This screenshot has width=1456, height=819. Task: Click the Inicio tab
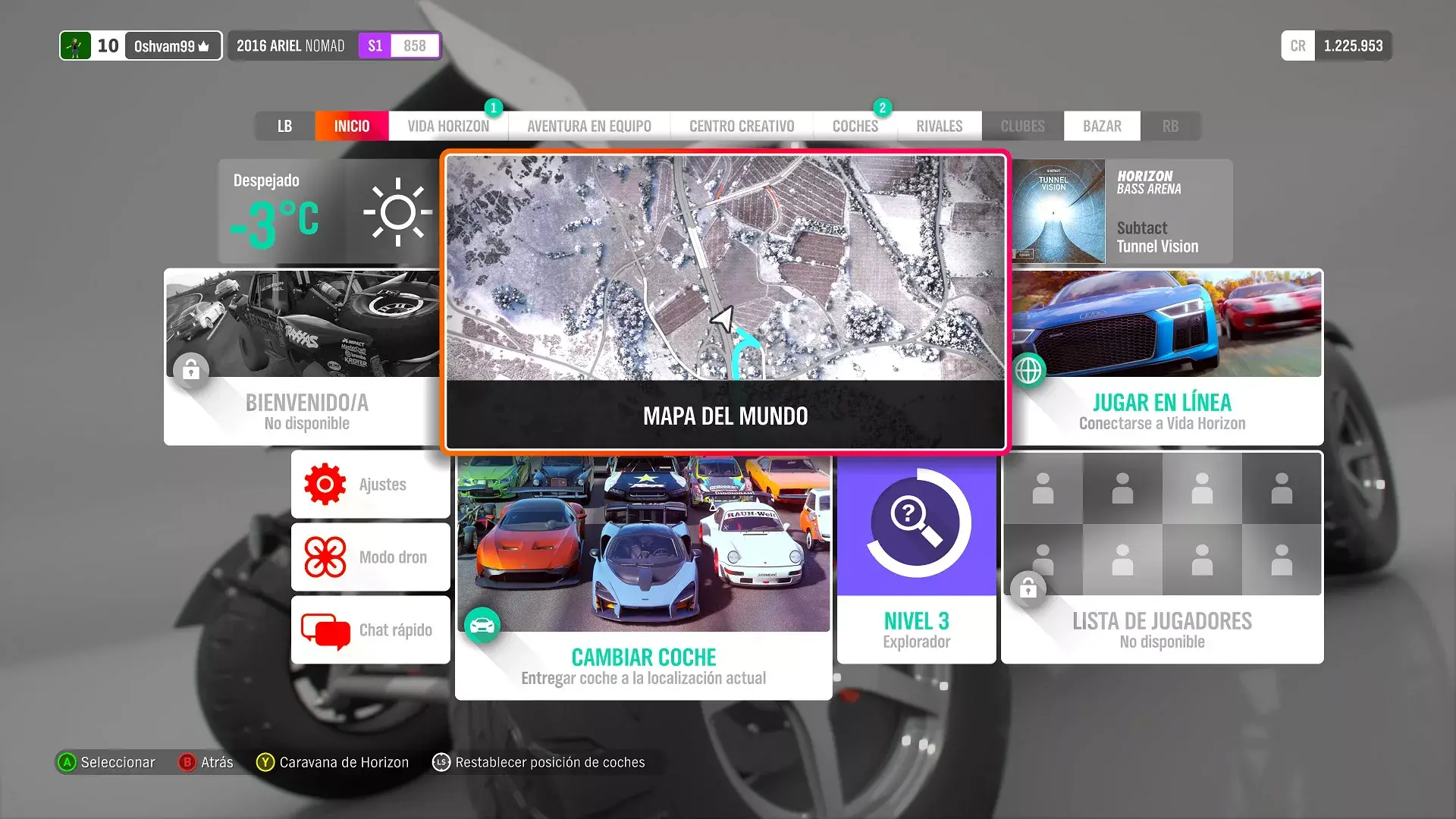click(x=352, y=126)
